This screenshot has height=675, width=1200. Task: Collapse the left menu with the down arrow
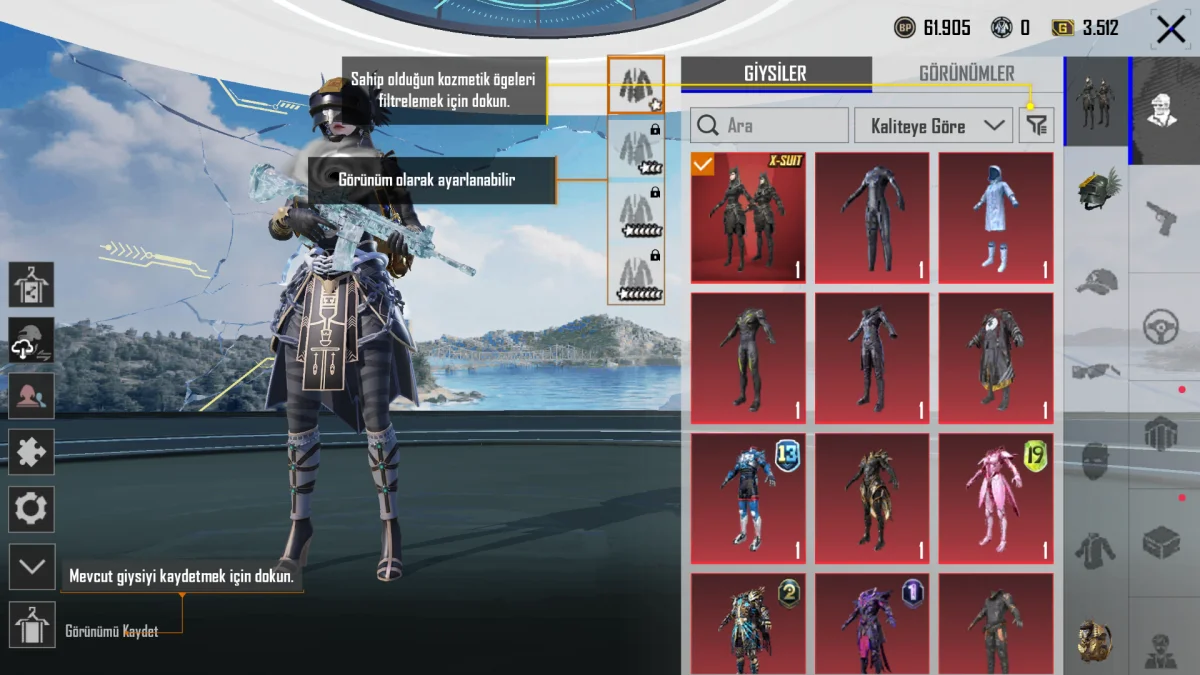[x=32, y=567]
